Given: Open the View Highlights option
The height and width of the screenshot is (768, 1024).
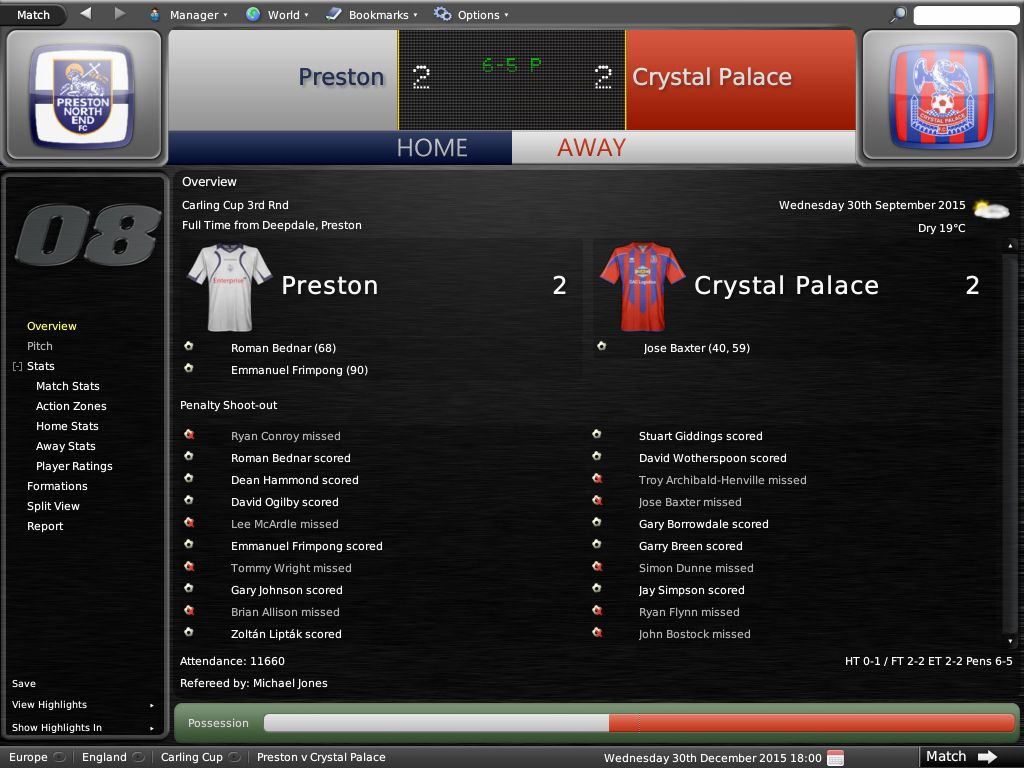Looking at the screenshot, I should [x=50, y=705].
